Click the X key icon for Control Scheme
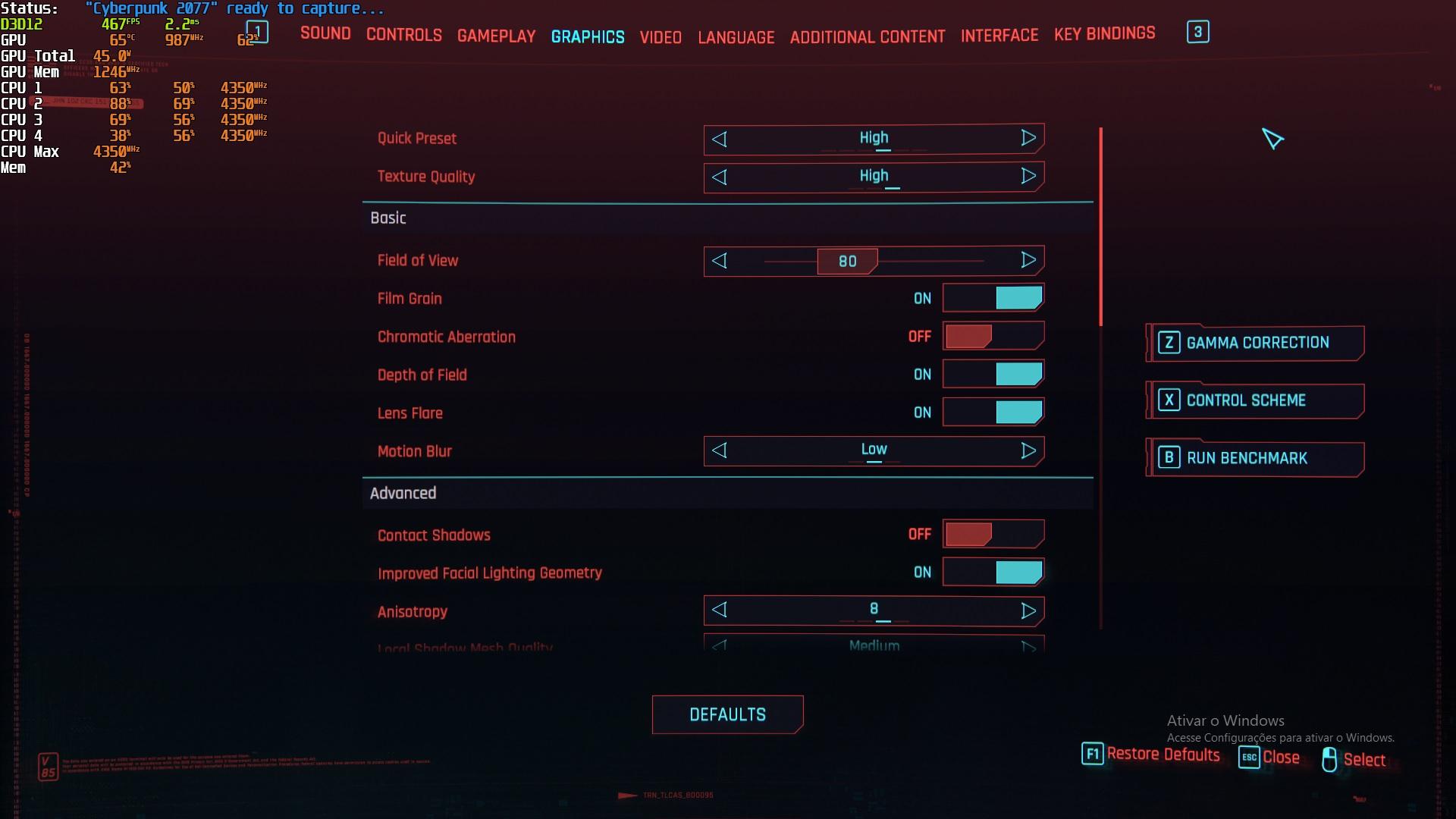Image resolution: width=1456 pixels, height=819 pixels. (x=1169, y=400)
